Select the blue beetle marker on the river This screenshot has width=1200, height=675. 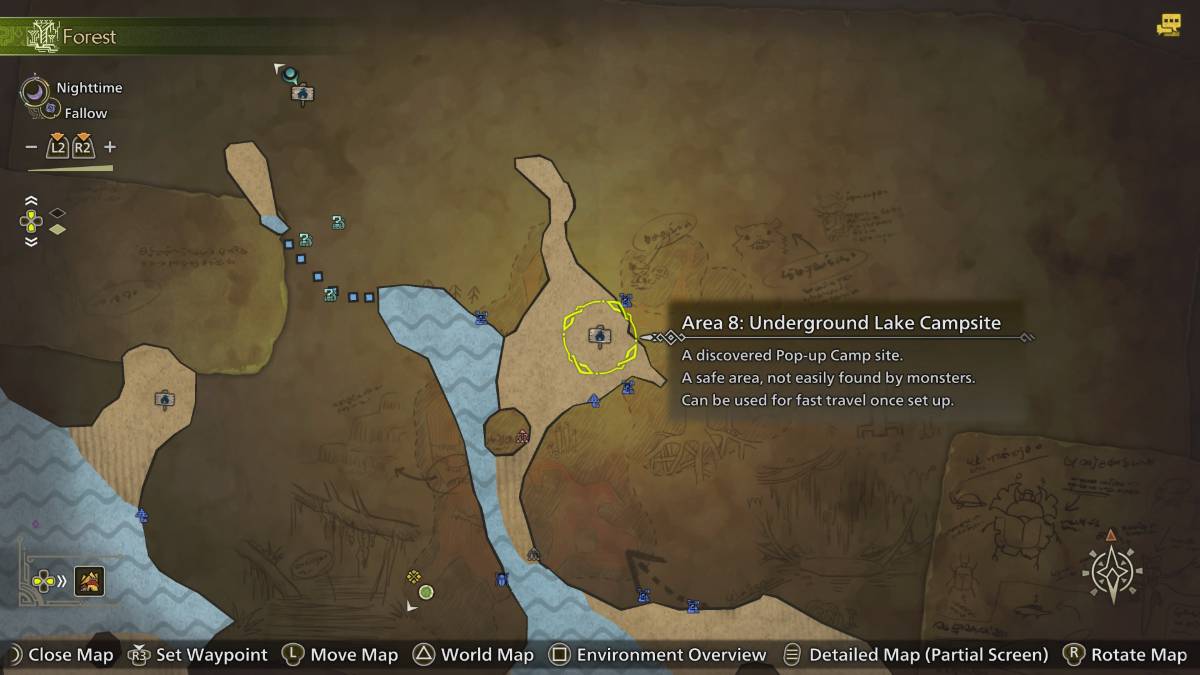click(501, 578)
